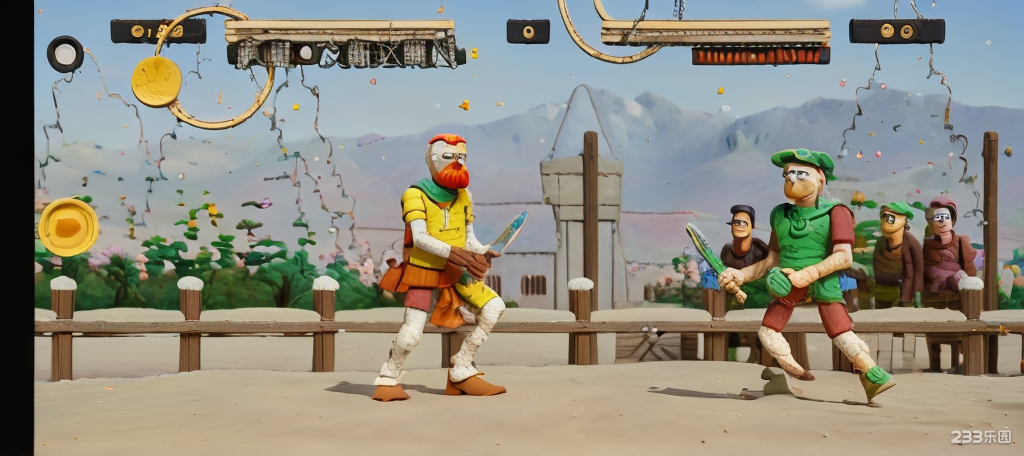Select the large gold coin icon
Viewport: 1024px width, 456px height.
[156, 81]
